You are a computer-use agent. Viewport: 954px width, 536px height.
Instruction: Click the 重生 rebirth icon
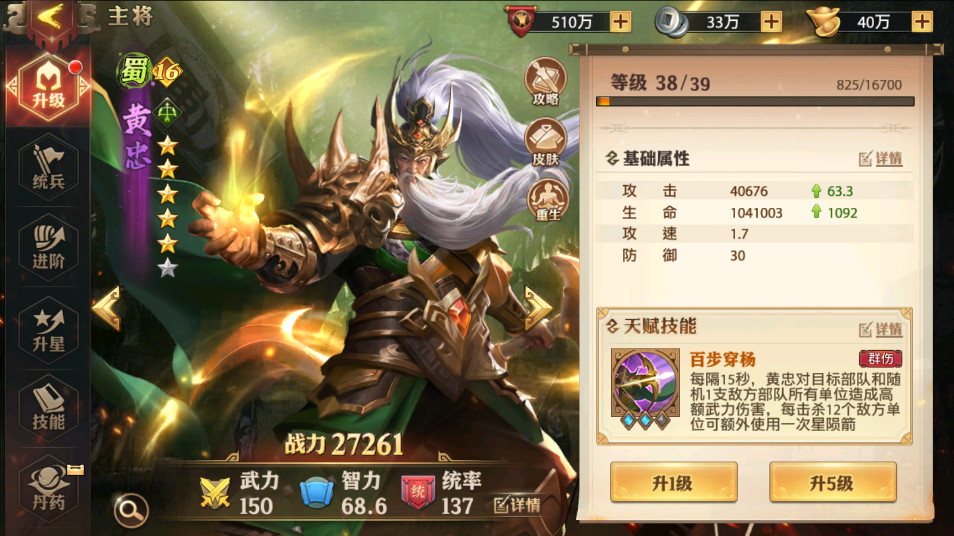545,200
